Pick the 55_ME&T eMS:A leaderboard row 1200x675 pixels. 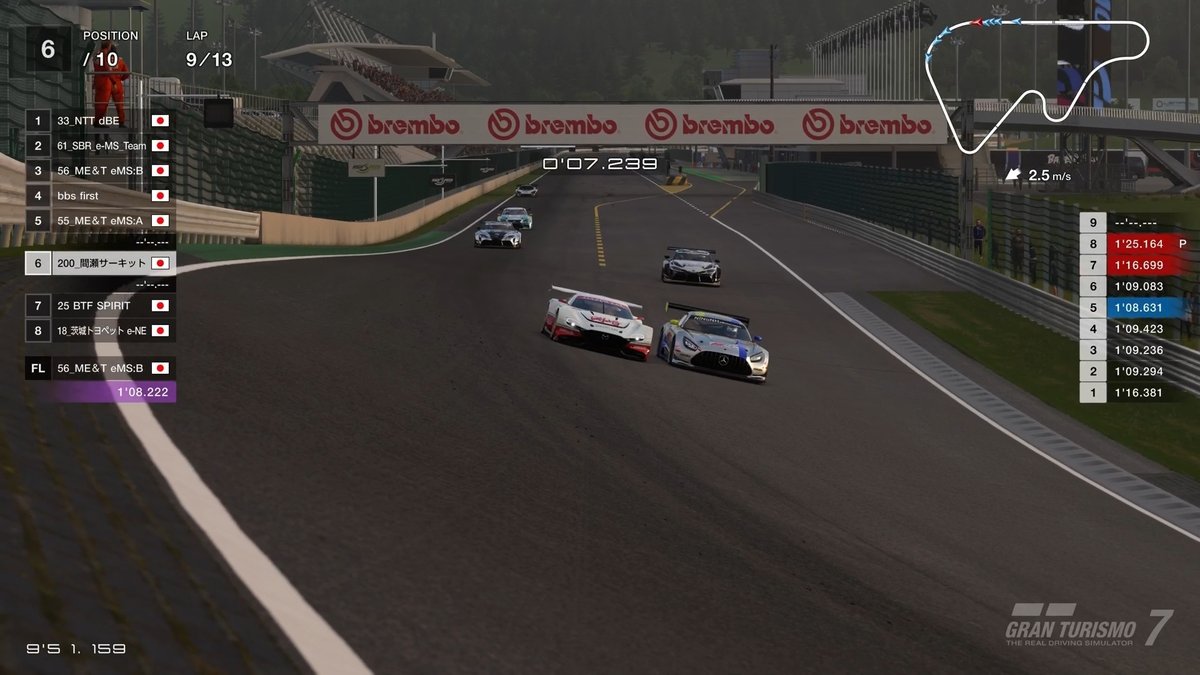tap(100, 221)
